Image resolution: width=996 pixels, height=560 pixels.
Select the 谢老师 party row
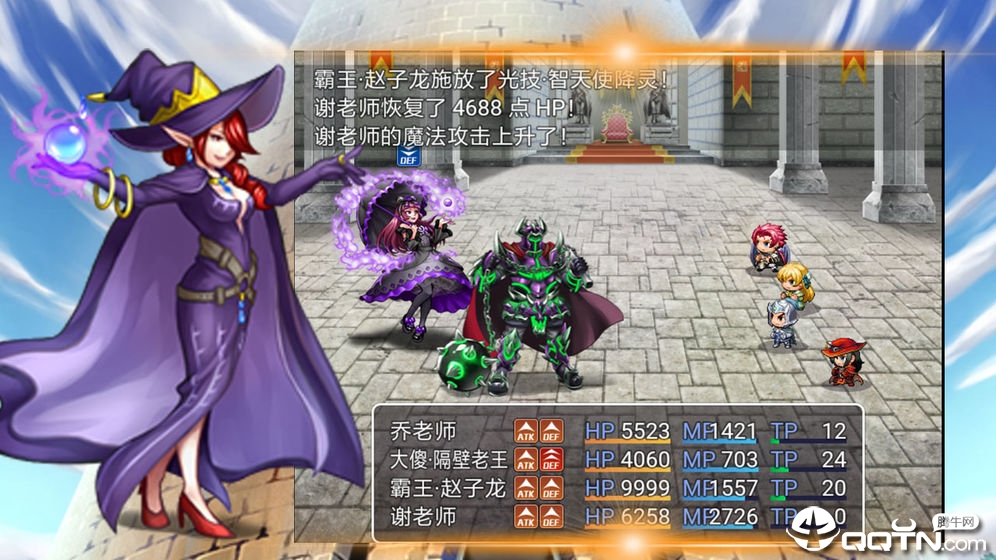(x=423, y=517)
